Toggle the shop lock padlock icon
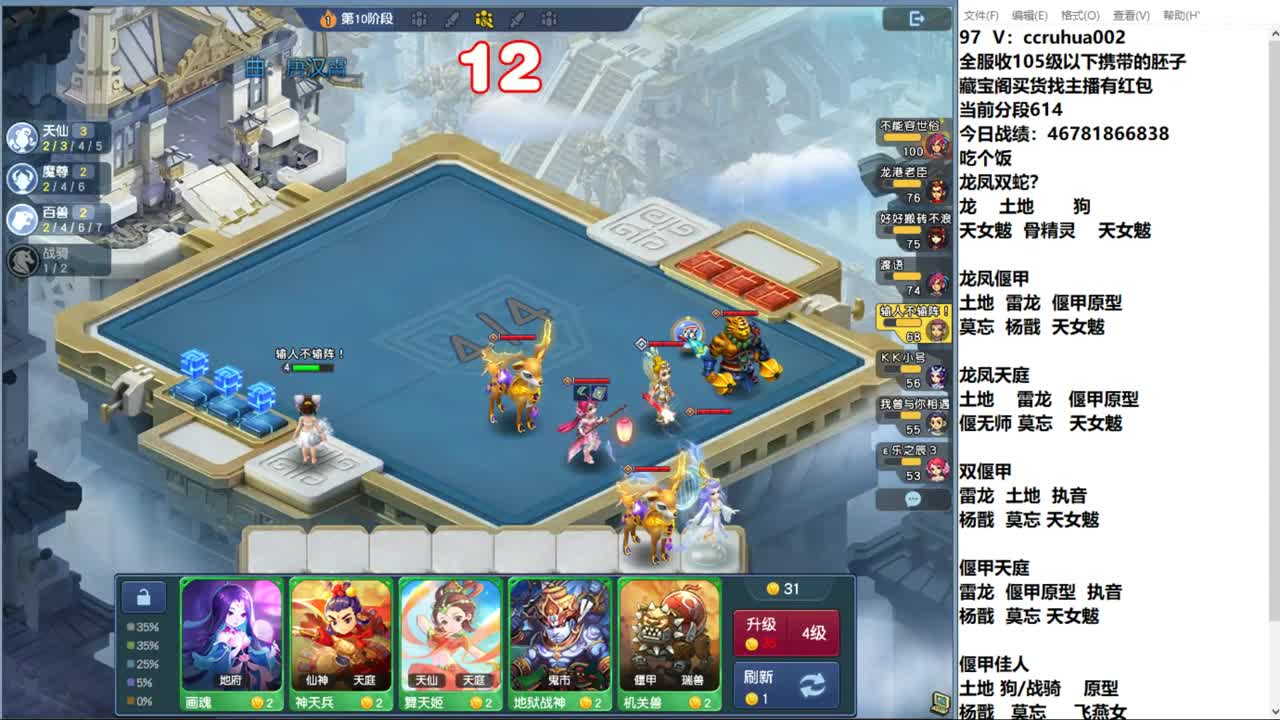This screenshot has height=720, width=1280. tap(143, 596)
